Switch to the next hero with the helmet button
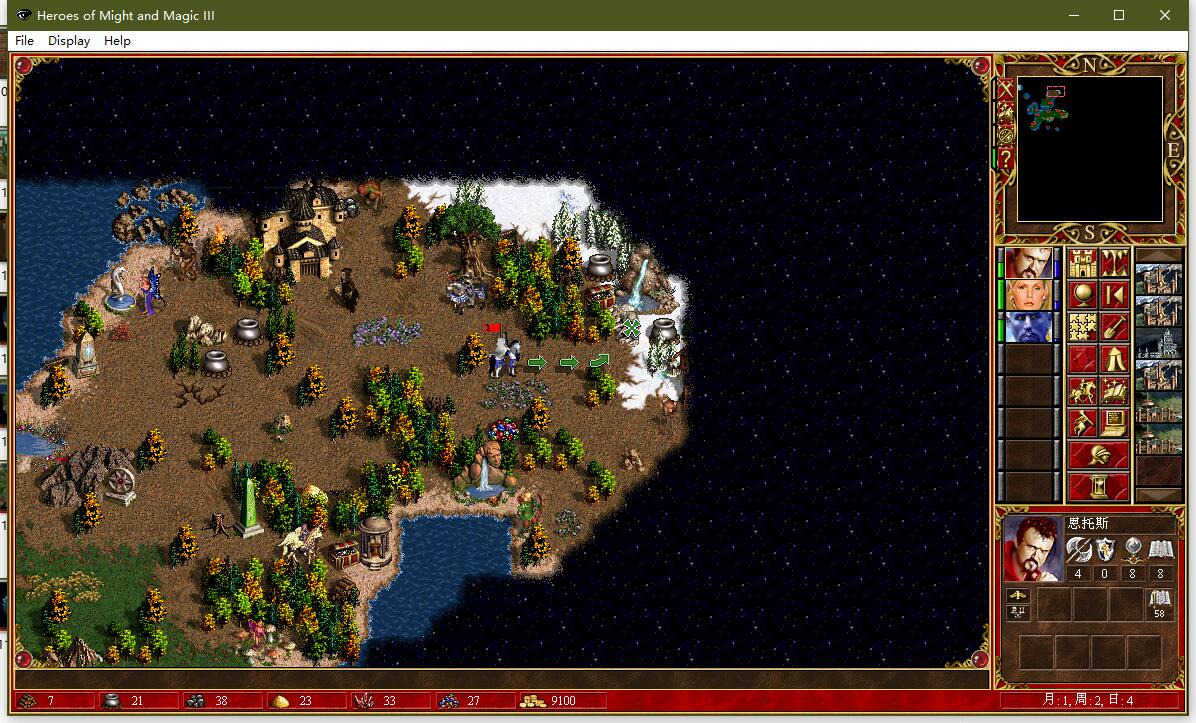 click(x=1098, y=456)
